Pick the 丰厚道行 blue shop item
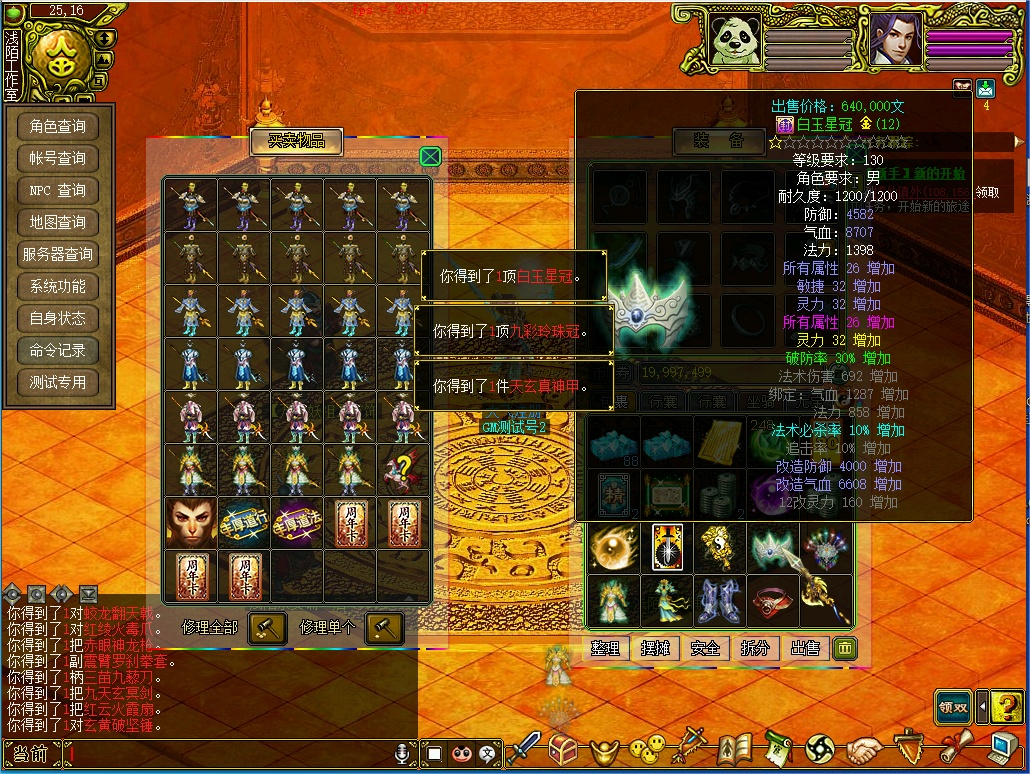This screenshot has width=1030, height=774. click(x=244, y=523)
